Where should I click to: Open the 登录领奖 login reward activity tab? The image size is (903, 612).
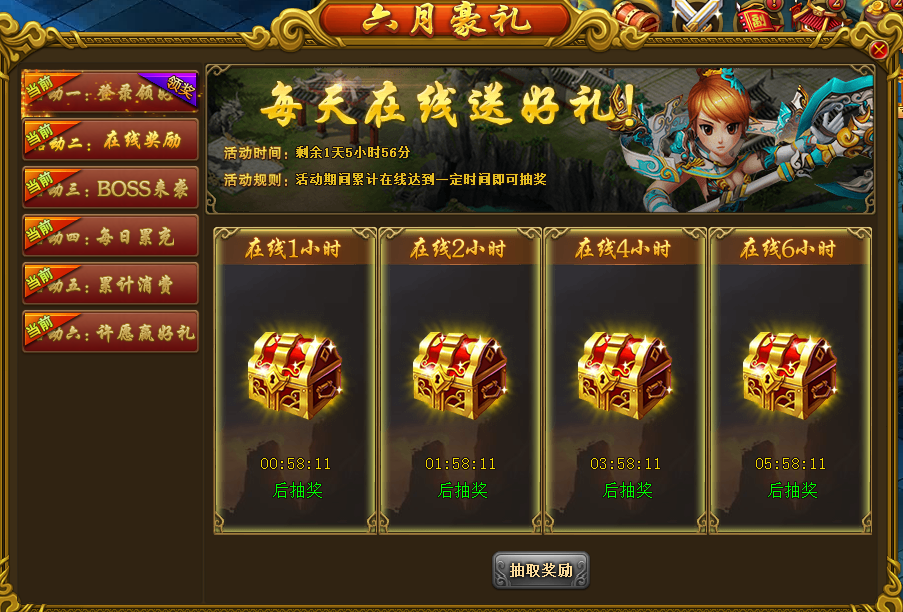pos(111,92)
